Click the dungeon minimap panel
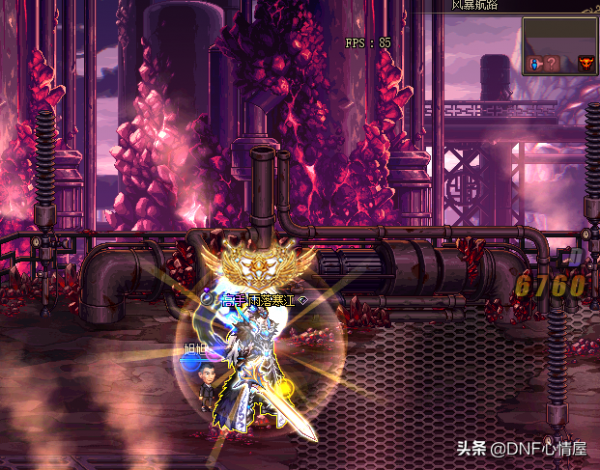 560,45
